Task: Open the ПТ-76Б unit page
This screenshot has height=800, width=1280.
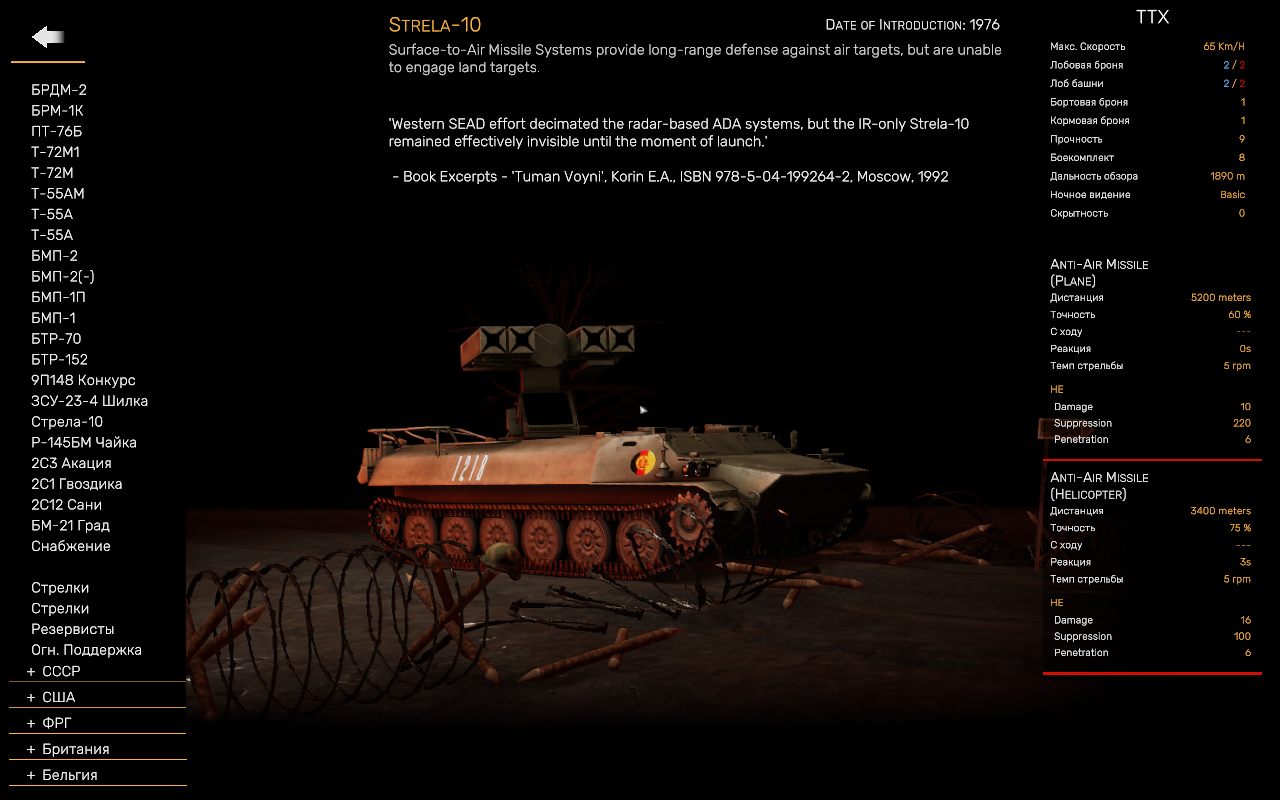Action: (56, 132)
